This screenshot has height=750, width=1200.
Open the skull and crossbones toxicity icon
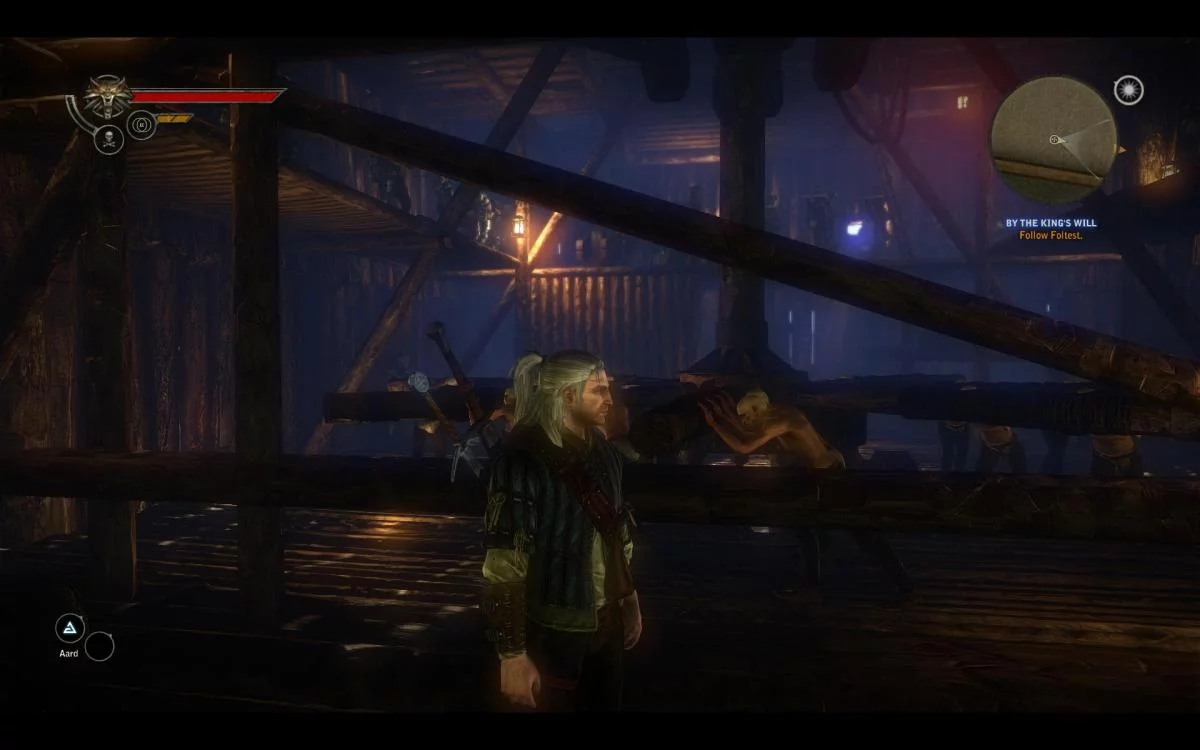(109, 140)
